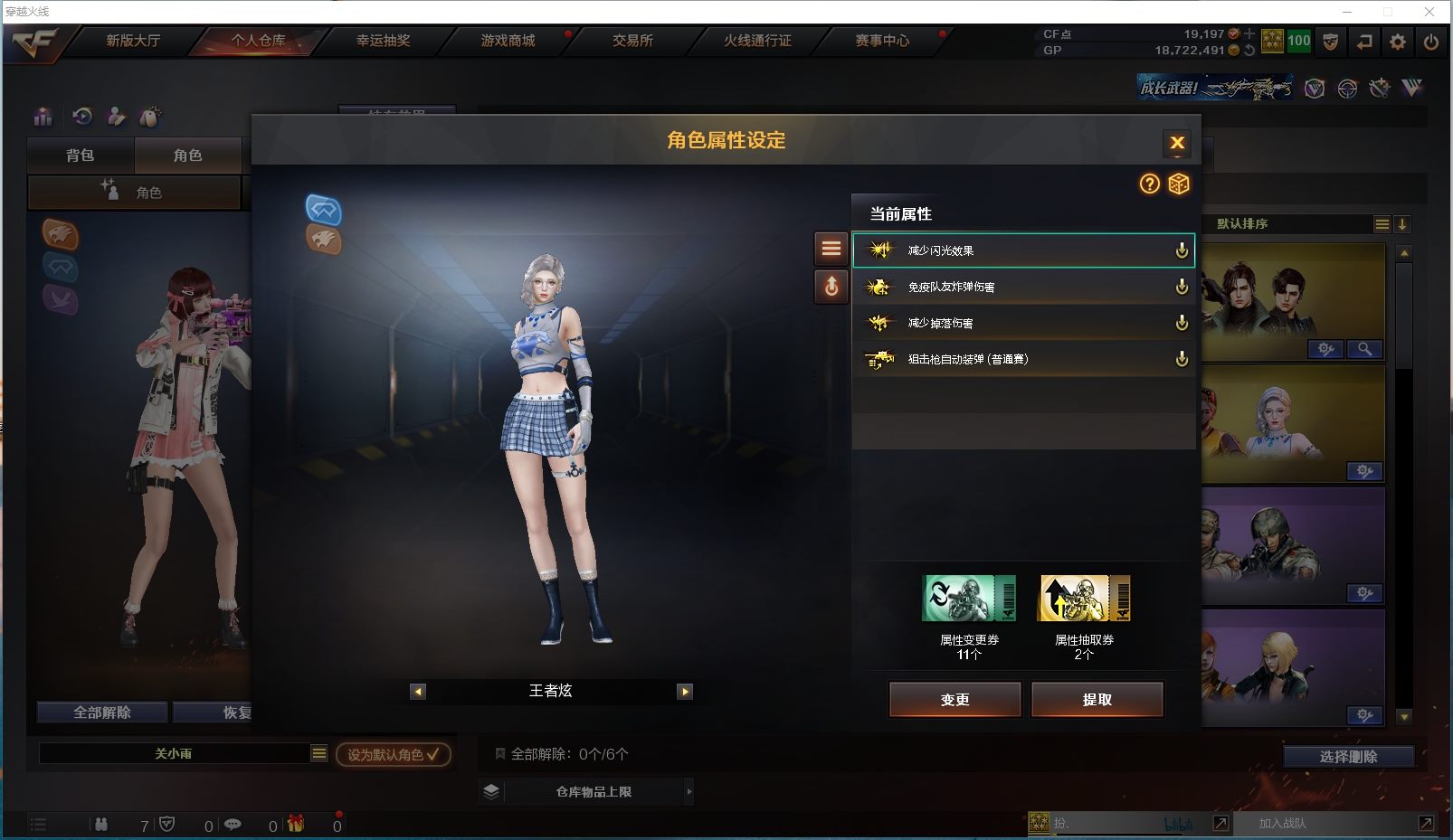Open the gear settings icon
This screenshot has height=840, width=1453.
coord(1398,42)
